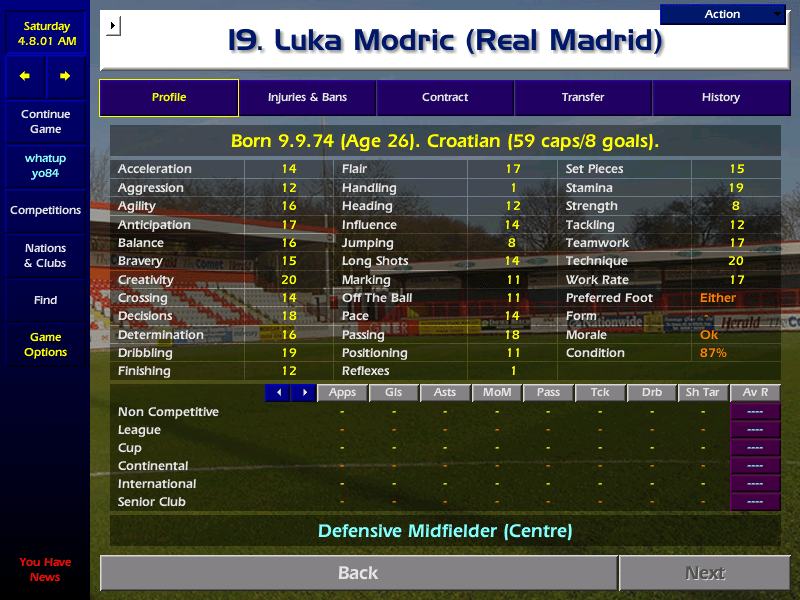Open the Competitions menu

coord(45,211)
